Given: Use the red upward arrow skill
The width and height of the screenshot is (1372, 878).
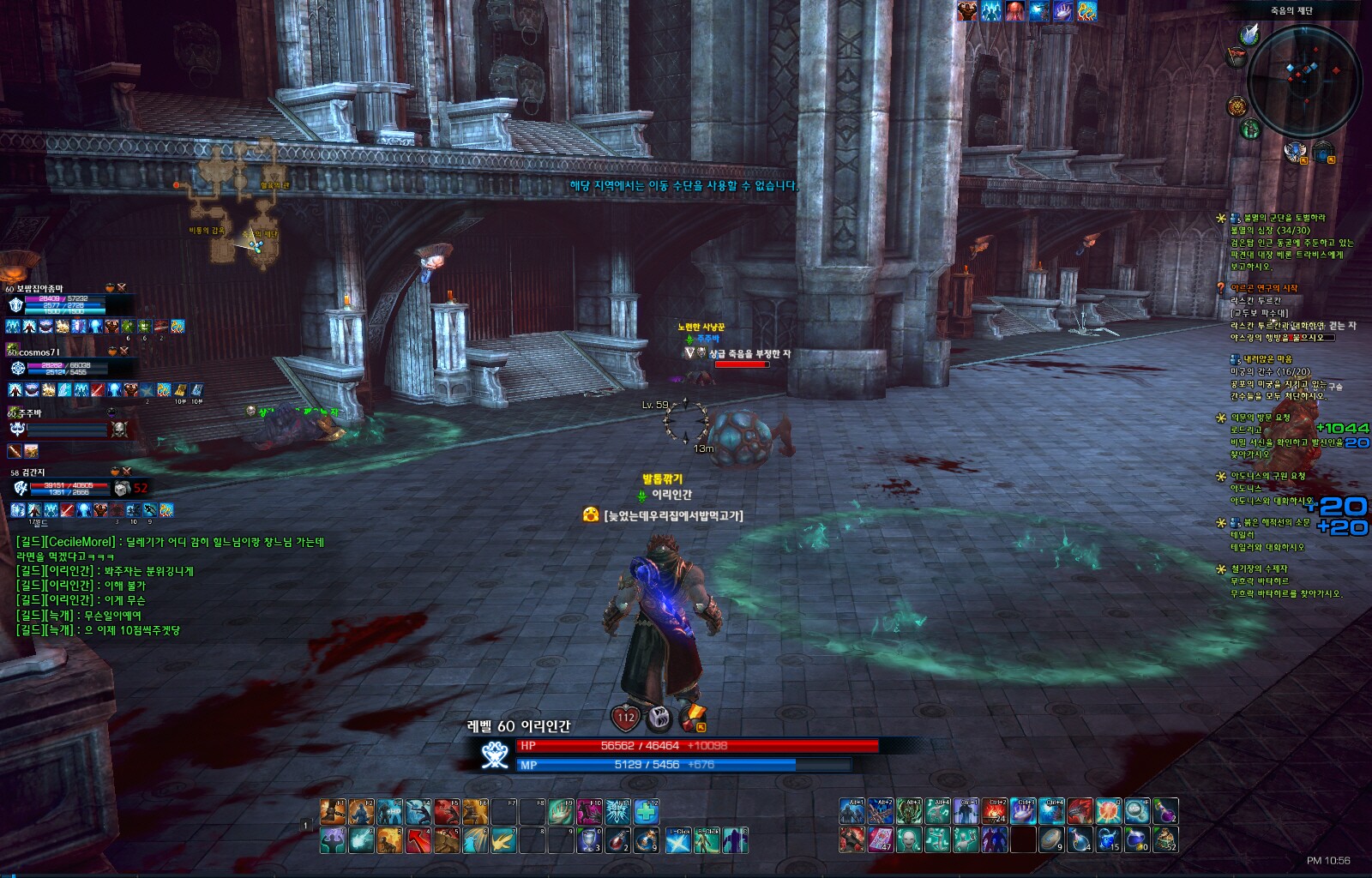Looking at the screenshot, I should pyautogui.click(x=418, y=840).
